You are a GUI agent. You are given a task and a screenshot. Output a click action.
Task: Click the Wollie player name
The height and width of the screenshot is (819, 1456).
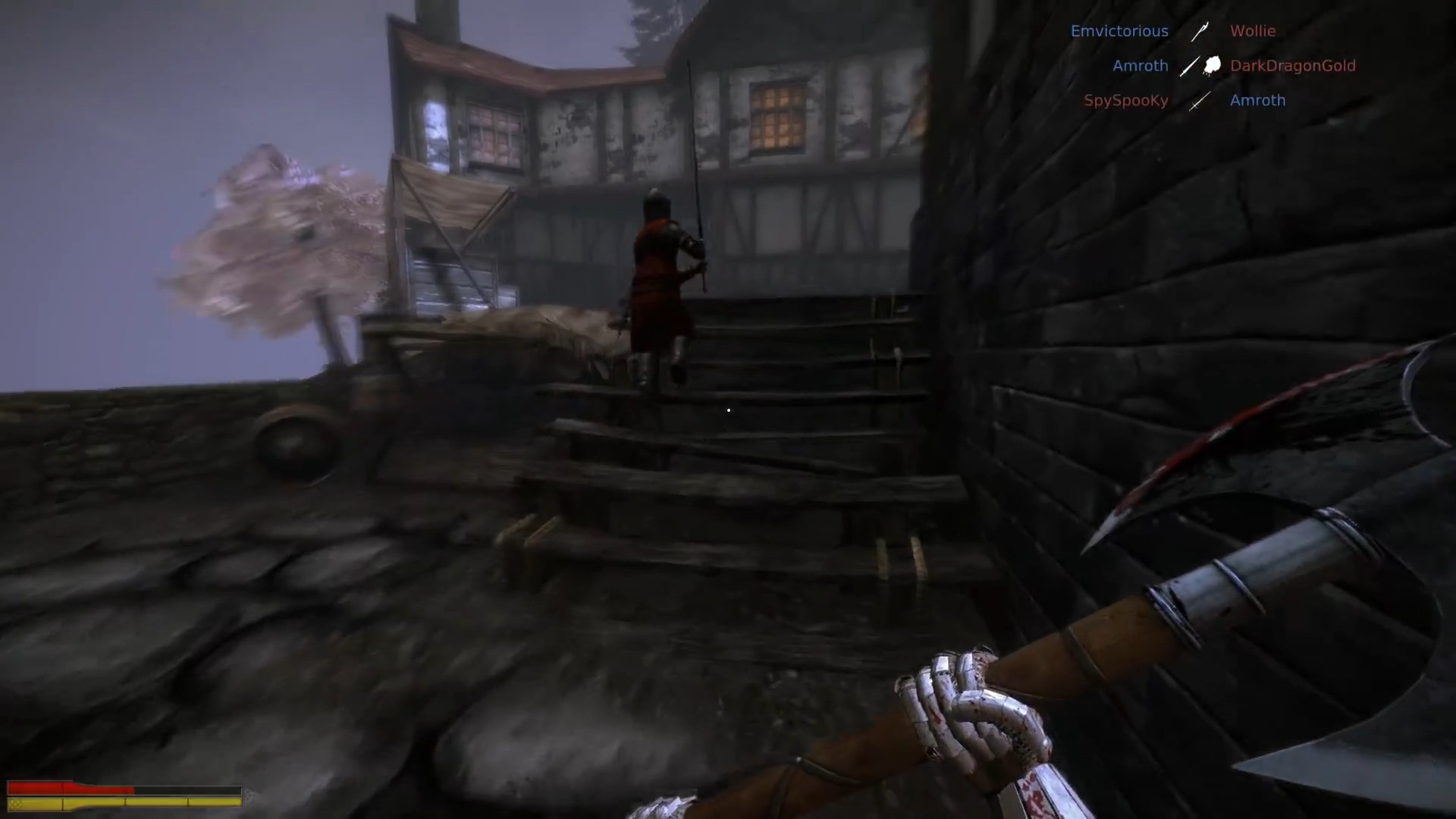tap(1253, 31)
